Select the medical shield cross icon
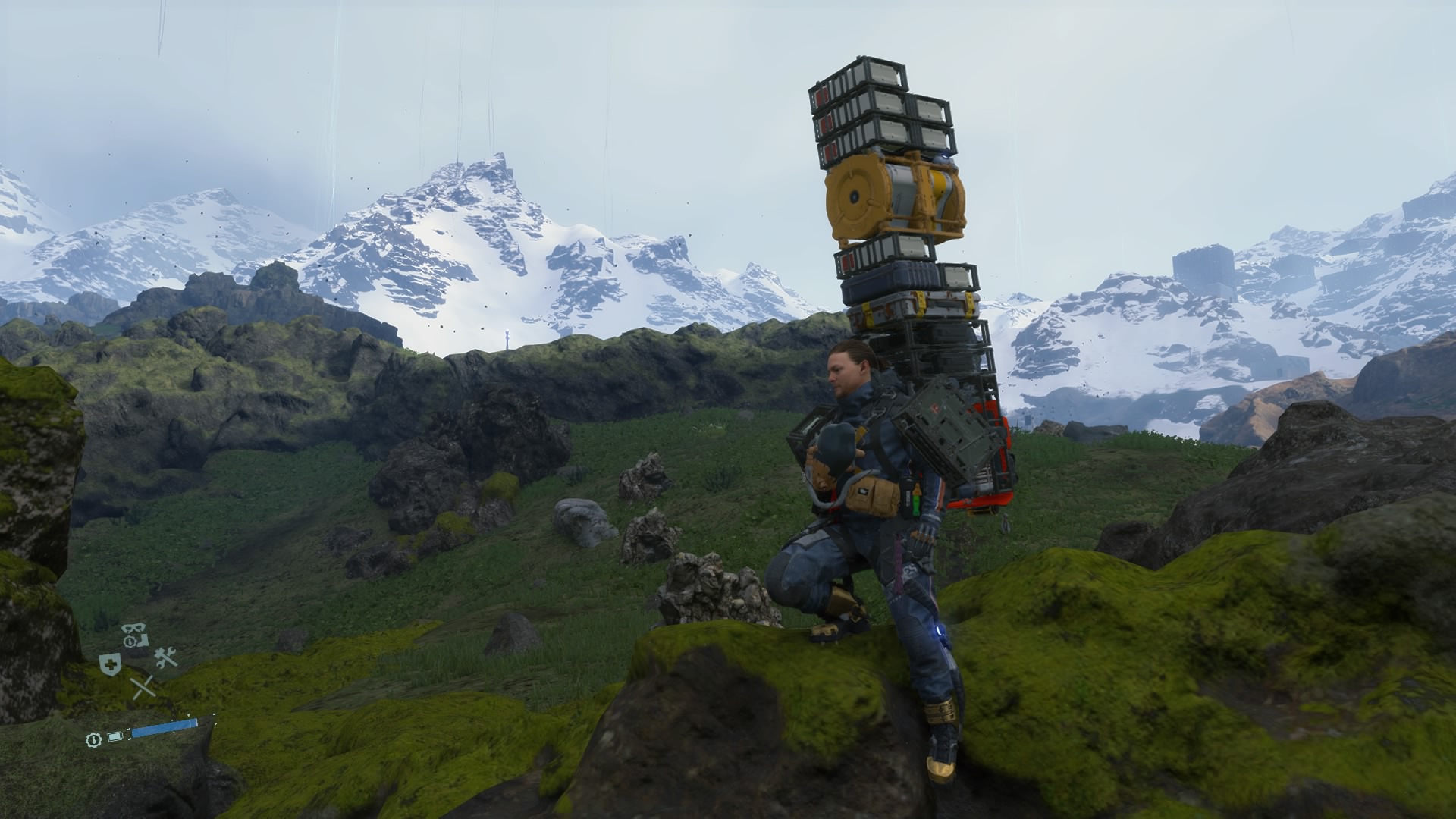 click(110, 664)
